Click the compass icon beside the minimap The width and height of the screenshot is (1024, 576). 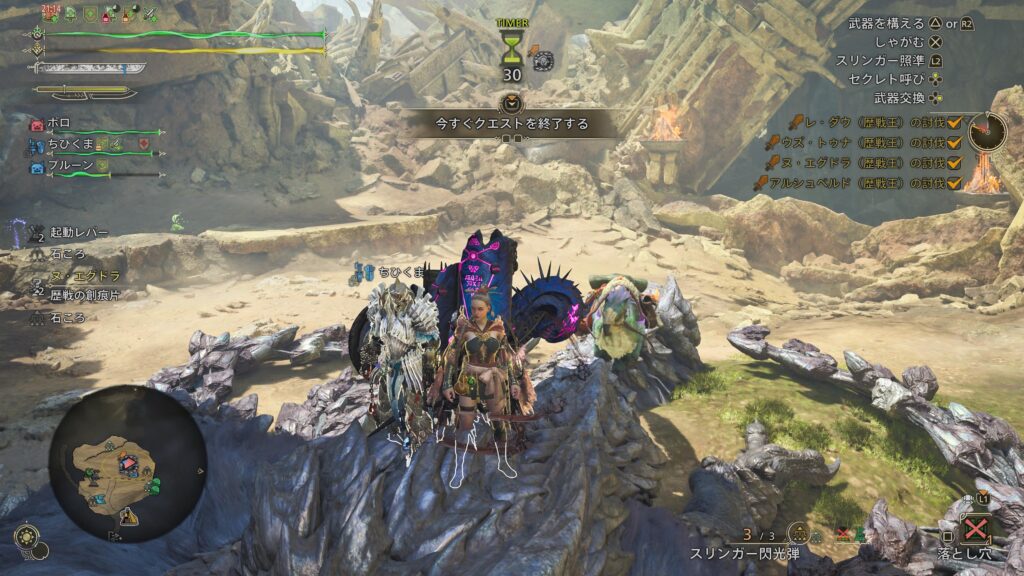tap(28, 537)
